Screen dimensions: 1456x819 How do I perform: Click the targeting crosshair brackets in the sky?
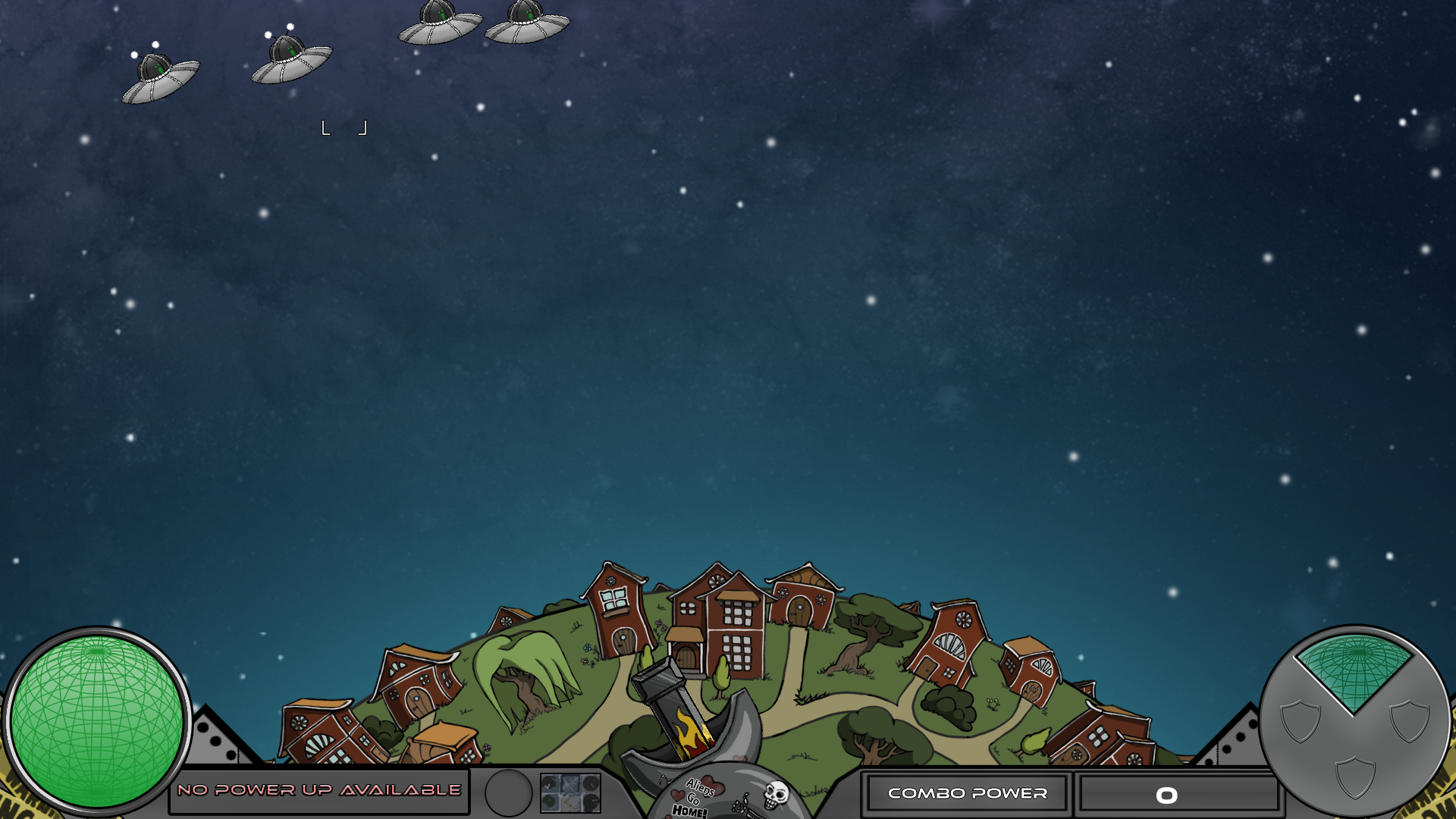[x=344, y=127]
